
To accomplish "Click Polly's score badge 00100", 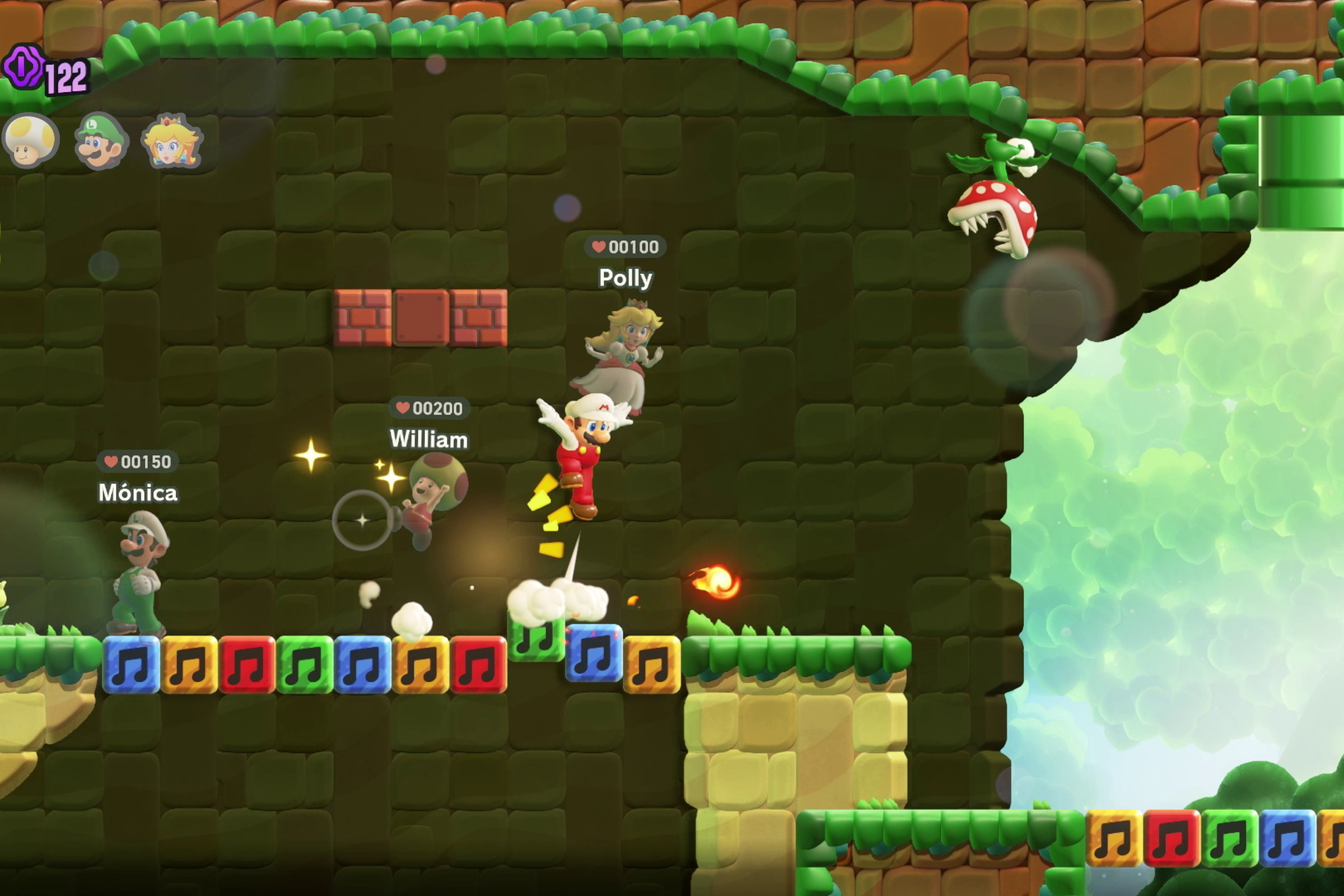I will (627, 247).
